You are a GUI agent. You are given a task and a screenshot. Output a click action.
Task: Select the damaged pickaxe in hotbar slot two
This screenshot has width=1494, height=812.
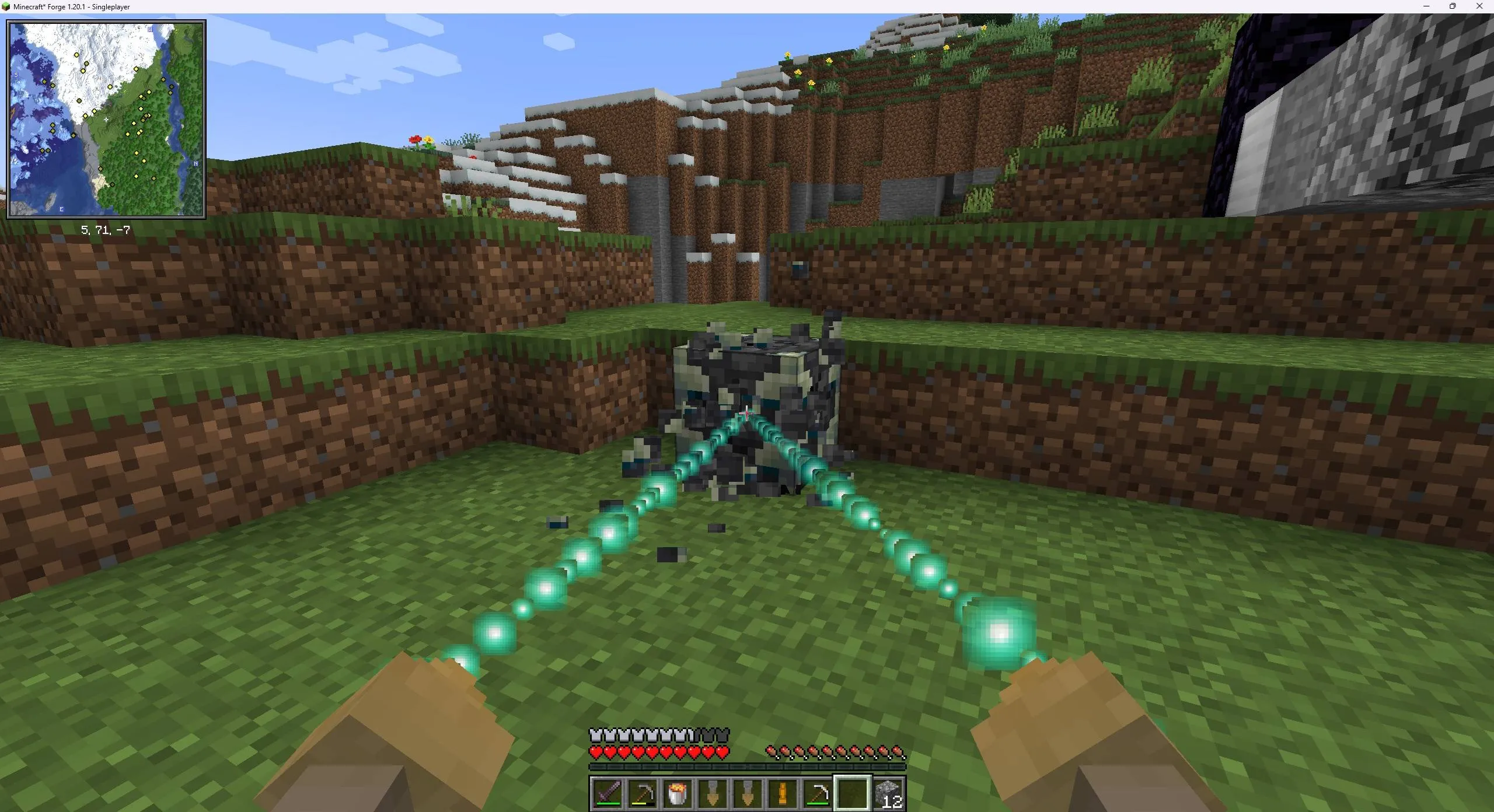642,793
